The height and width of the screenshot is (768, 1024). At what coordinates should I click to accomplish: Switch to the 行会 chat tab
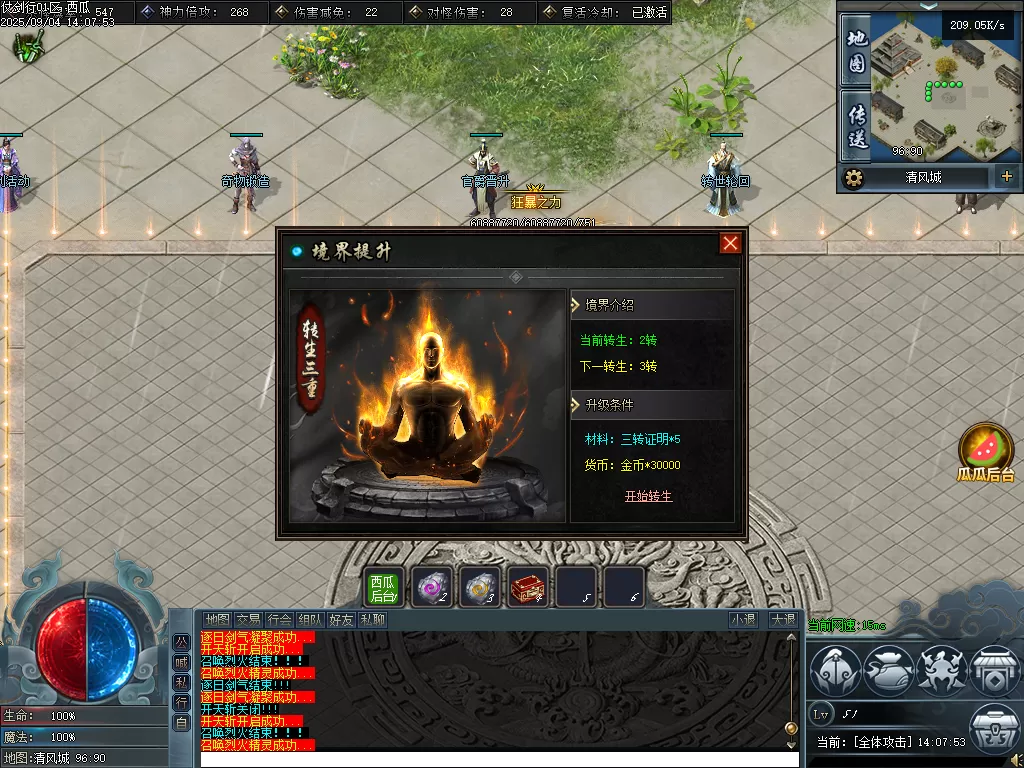click(x=280, y=620)
